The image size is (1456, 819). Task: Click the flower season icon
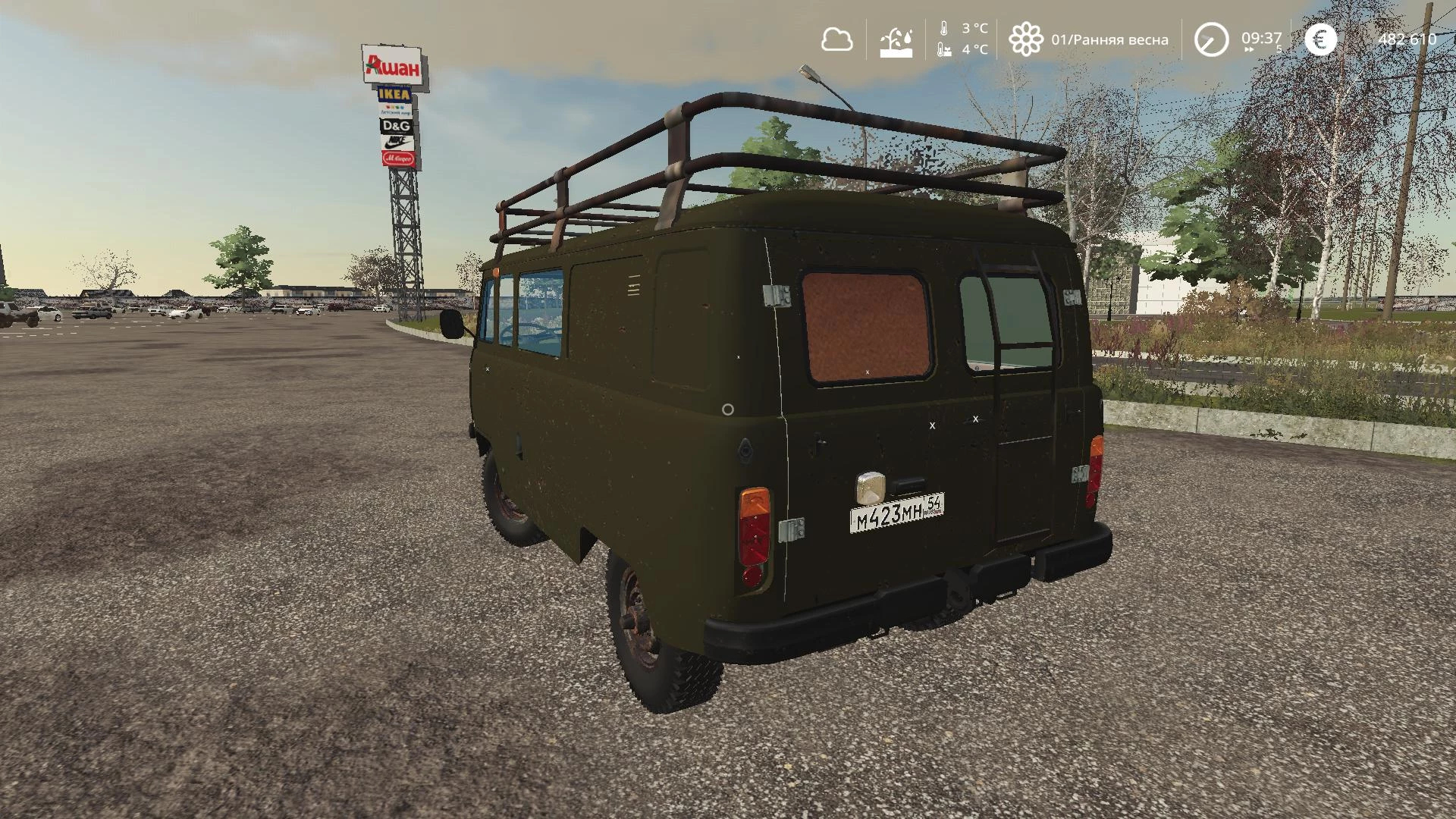[x=1025, y=39]
